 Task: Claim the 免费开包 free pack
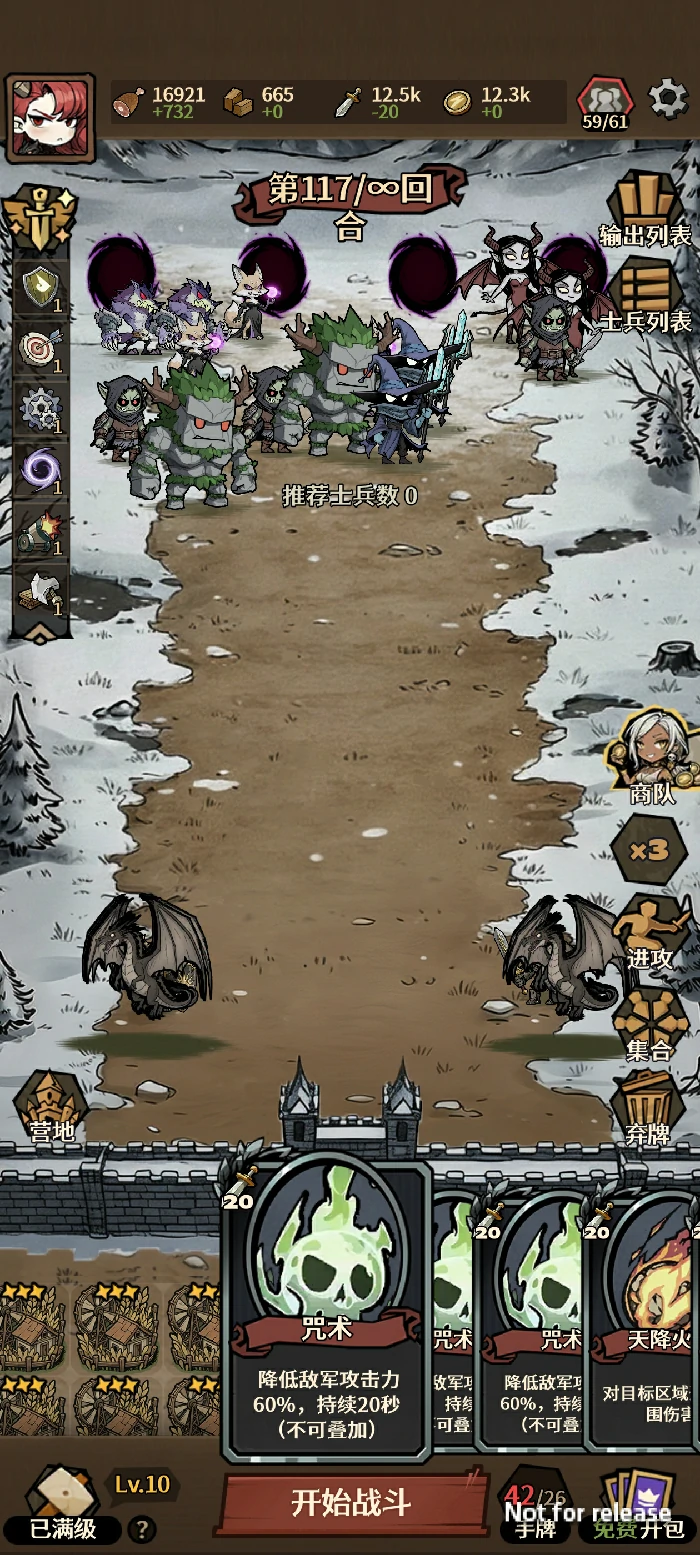pyautogui.click(x=640, y=1509)
